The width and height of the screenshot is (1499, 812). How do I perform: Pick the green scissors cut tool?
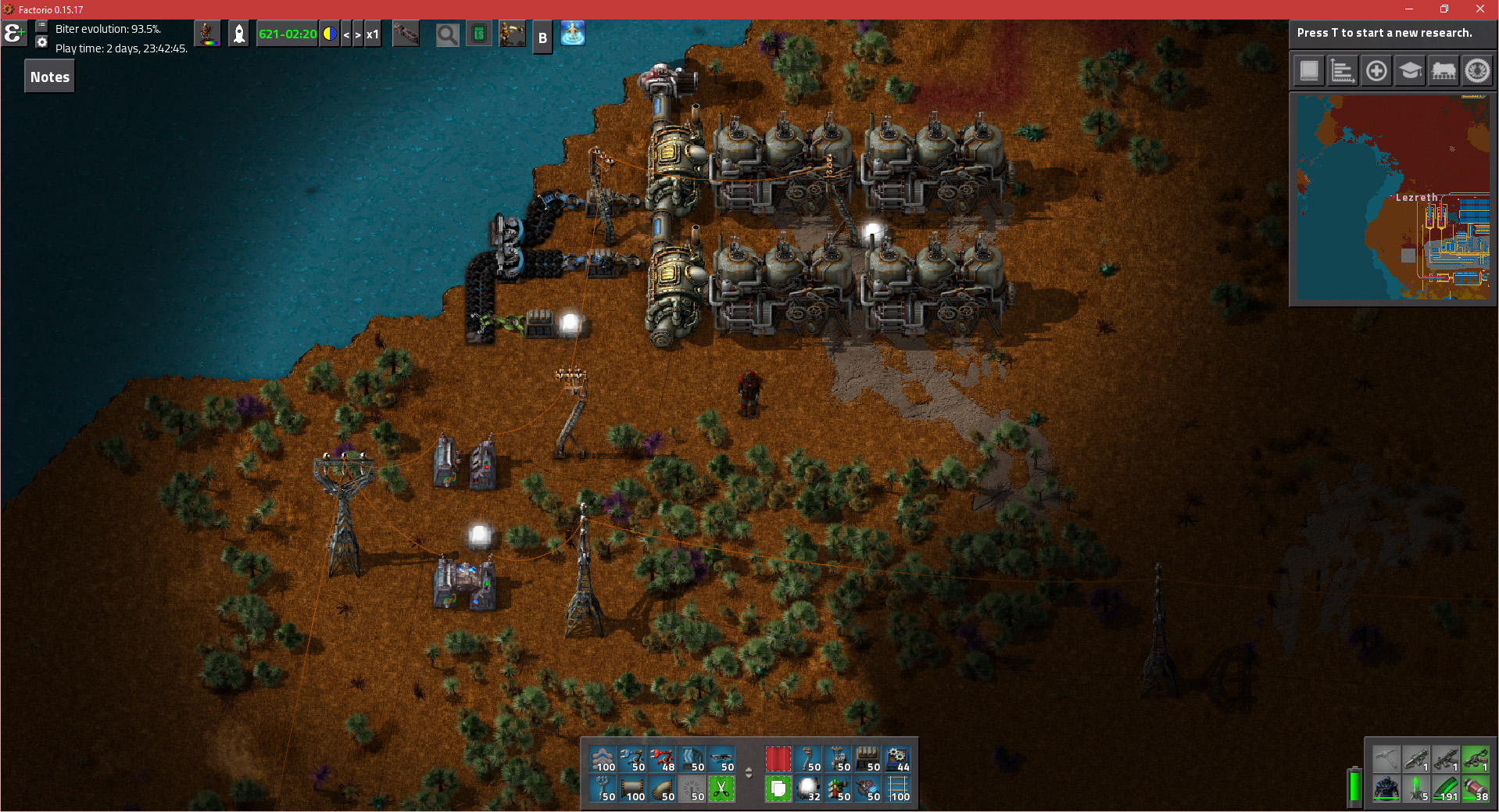(721, 789)
